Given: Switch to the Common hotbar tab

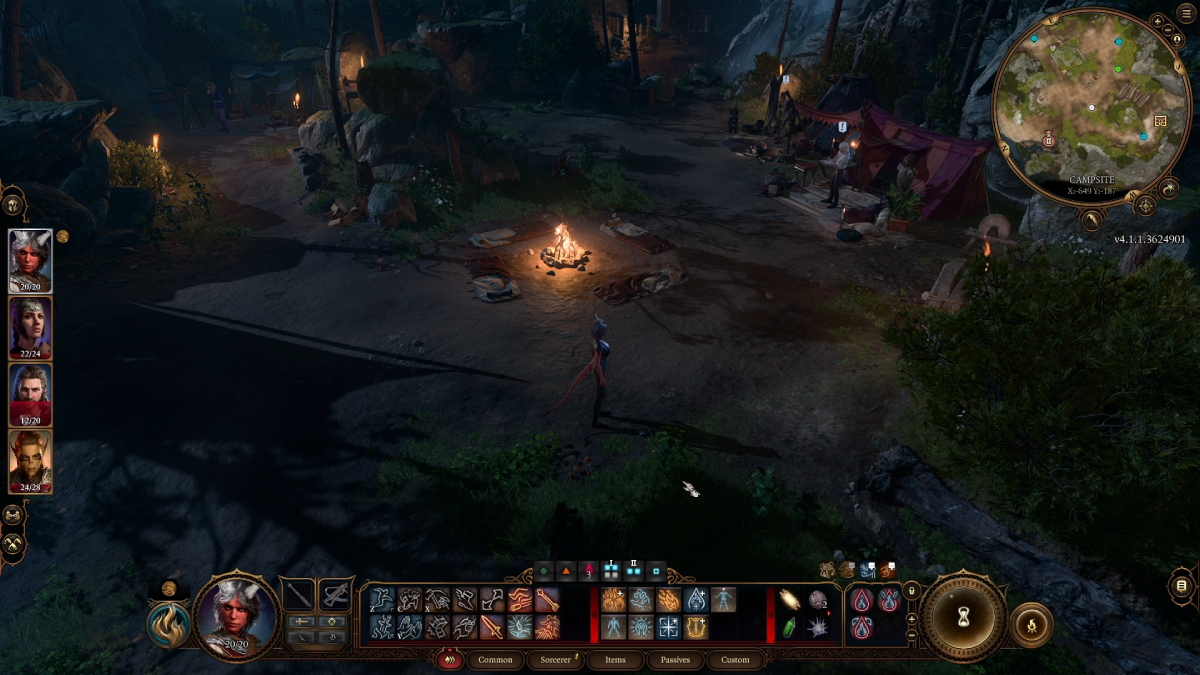Looking at the screenshot, I should coord(495,660).
